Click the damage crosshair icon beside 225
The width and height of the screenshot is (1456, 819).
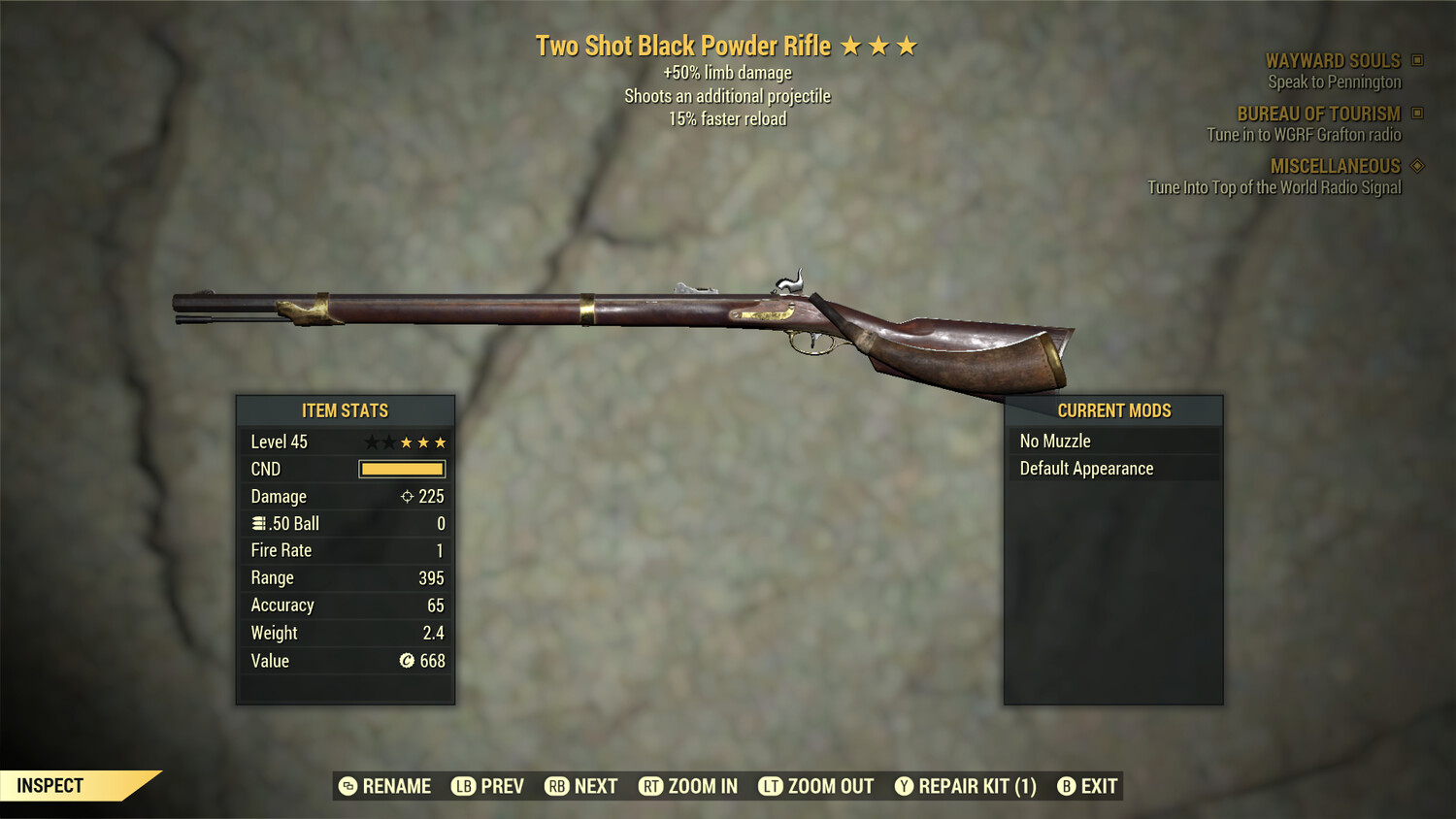click(406, 496)
